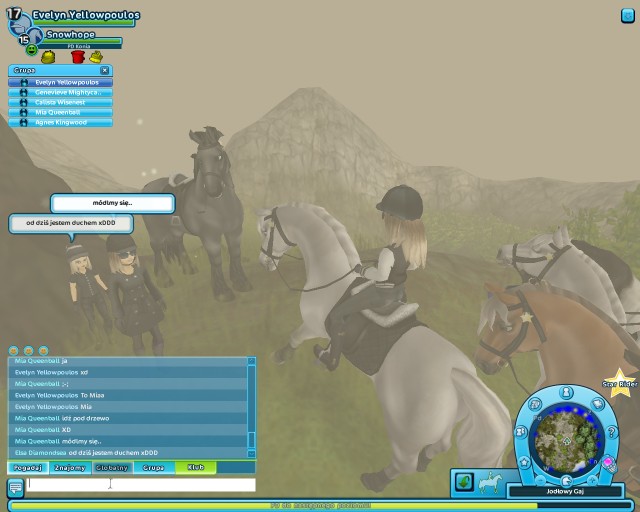Screen dimensions: 640x512
Task: Close the Grupa party panel
Action: point(104,70)
